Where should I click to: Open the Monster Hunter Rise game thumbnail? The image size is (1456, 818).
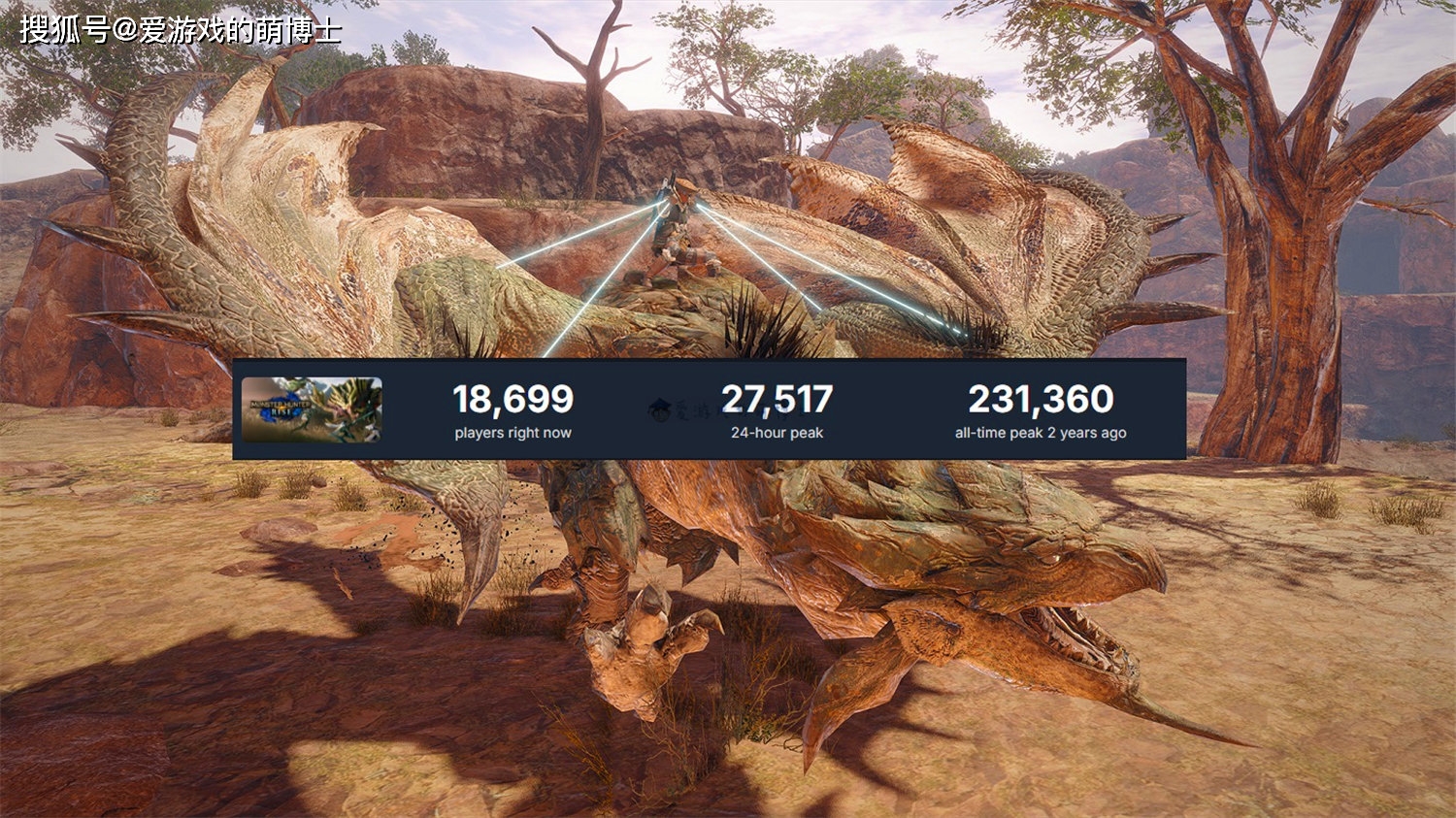point(312,409)
